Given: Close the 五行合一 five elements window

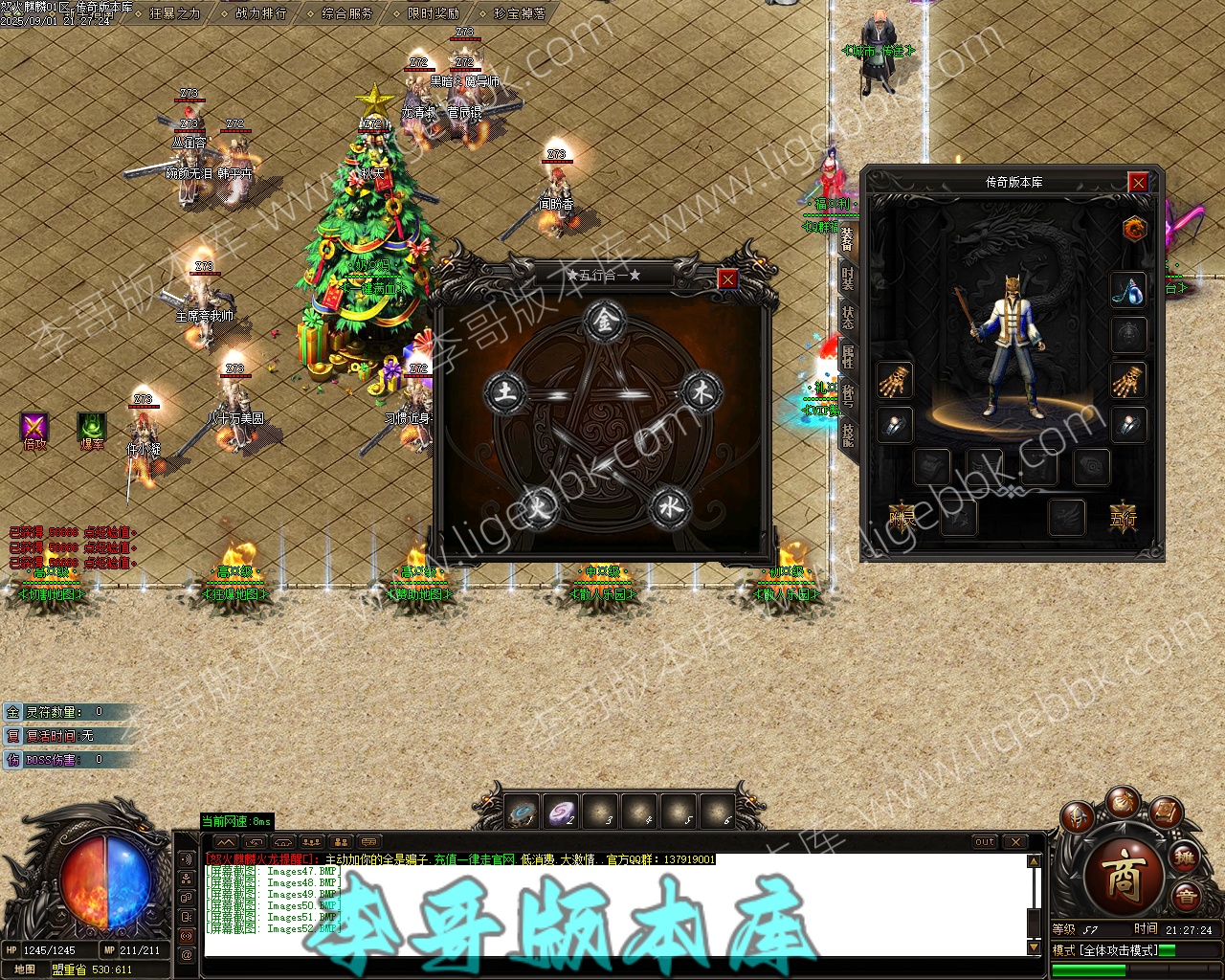Looking at the screenshot, I should tap(728, 278).
